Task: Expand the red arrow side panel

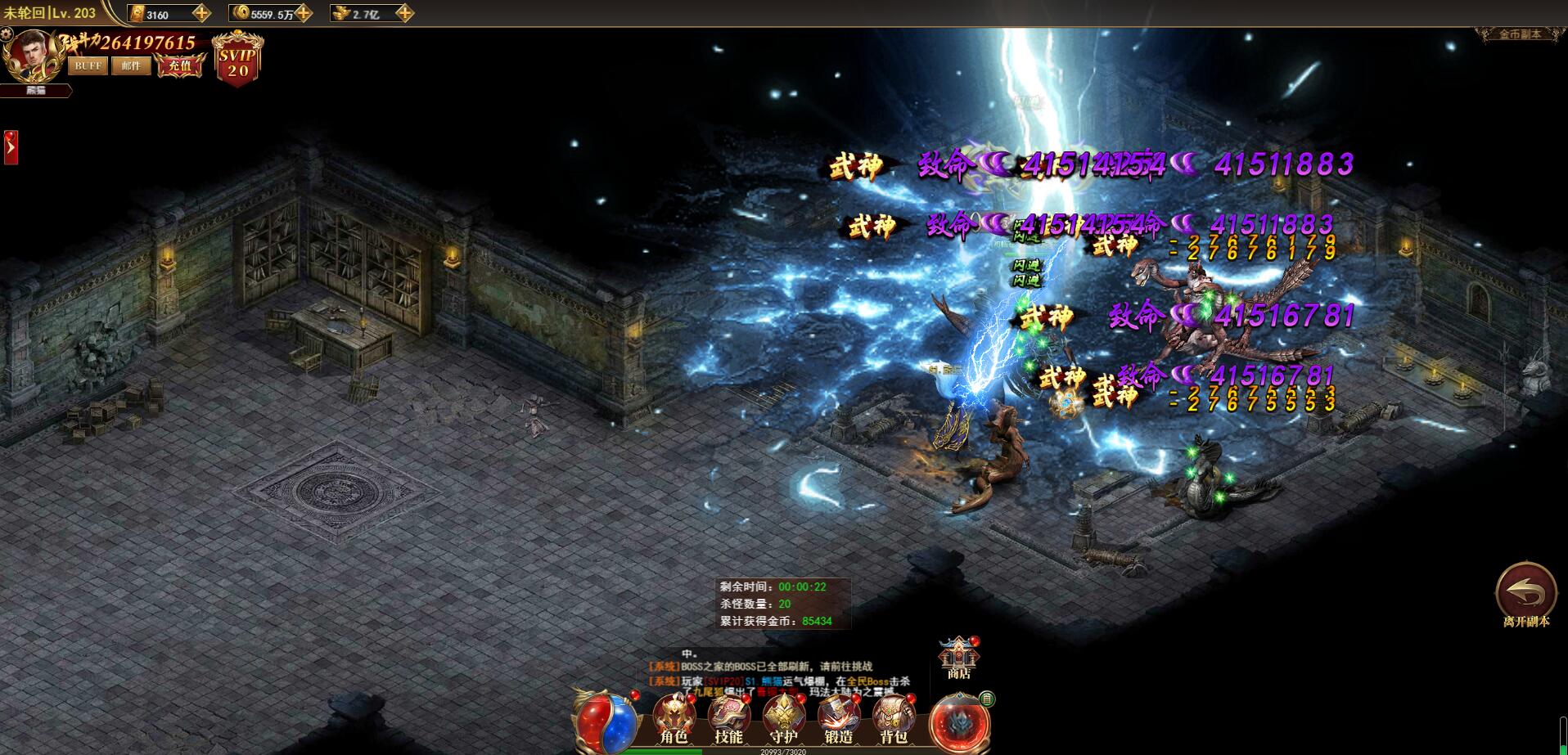Action: [11, 147]
